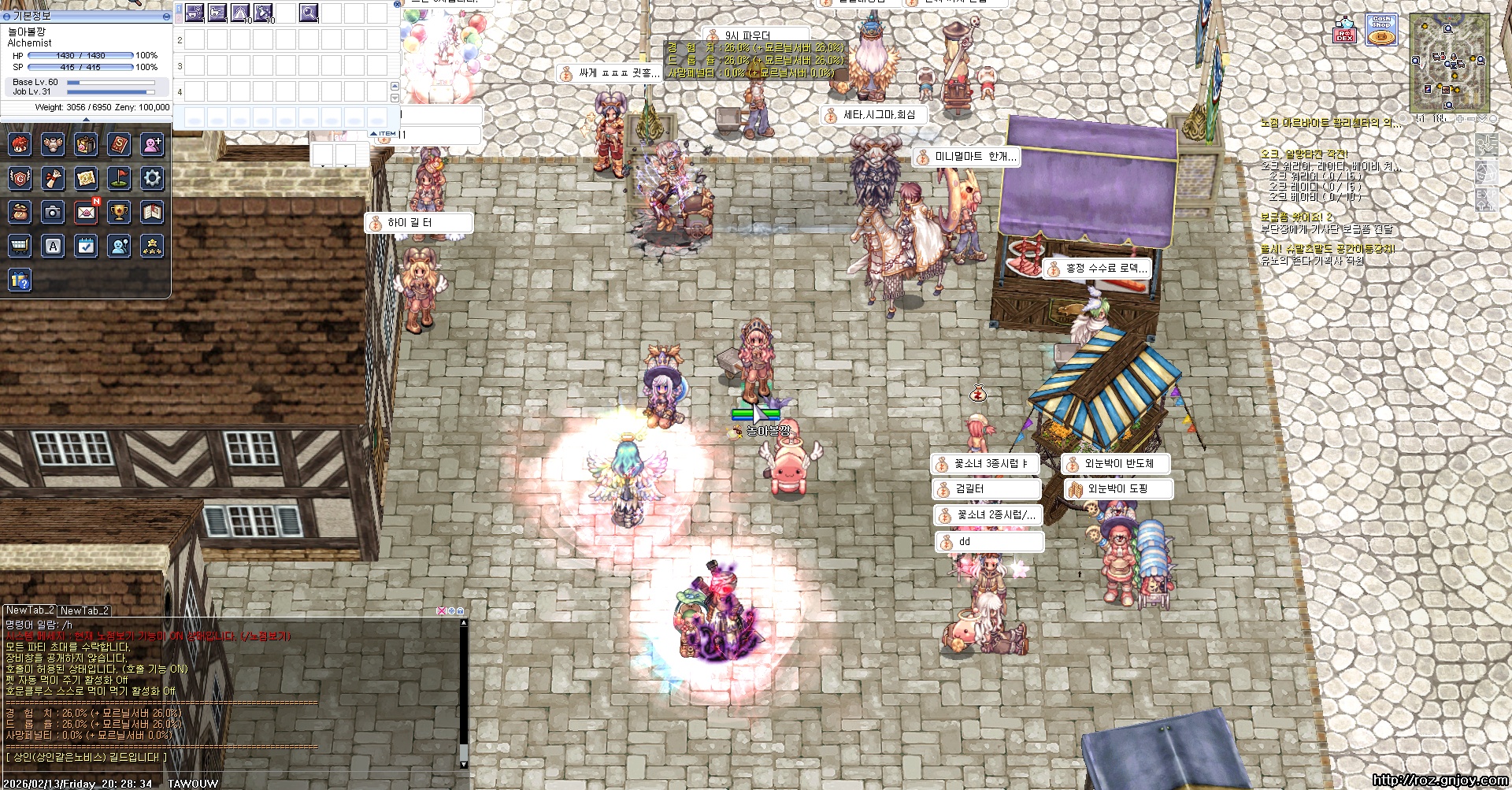Open the gift box help icon
Image resolution: width=1512 pixels, height=790 pixels.
tap(20, 280)
